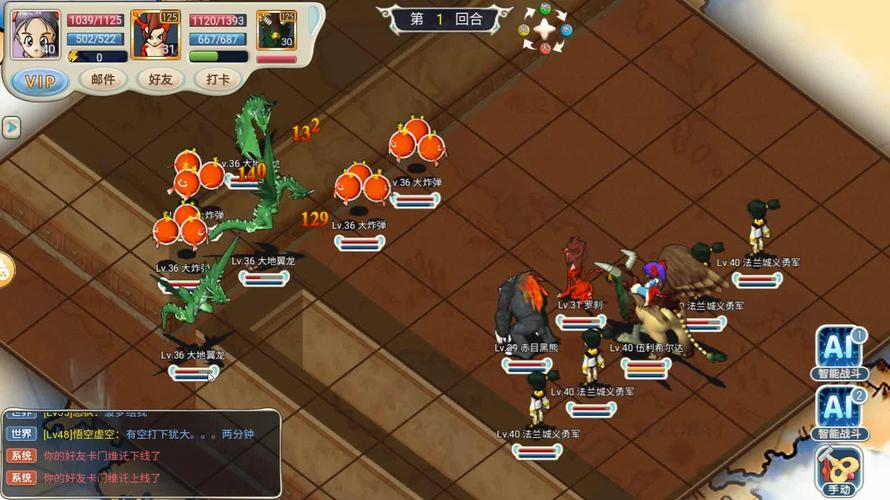Open the chat box message log
This screenshot has width=890, height=500.
[x=140, y=452]
